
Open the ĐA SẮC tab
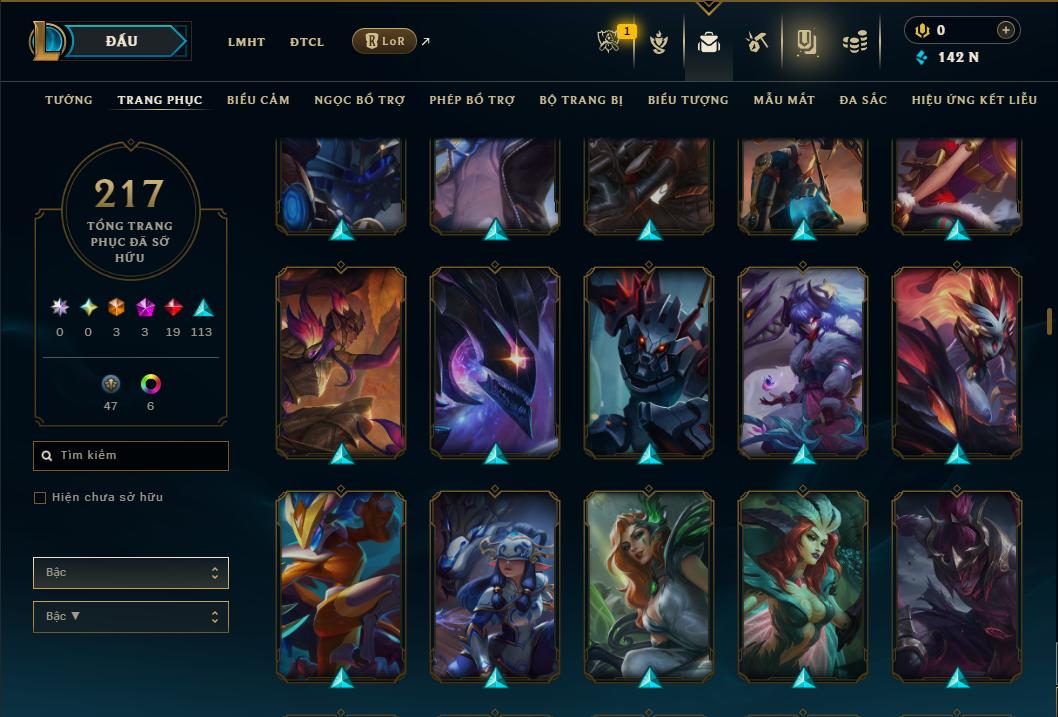pos(863,100)
